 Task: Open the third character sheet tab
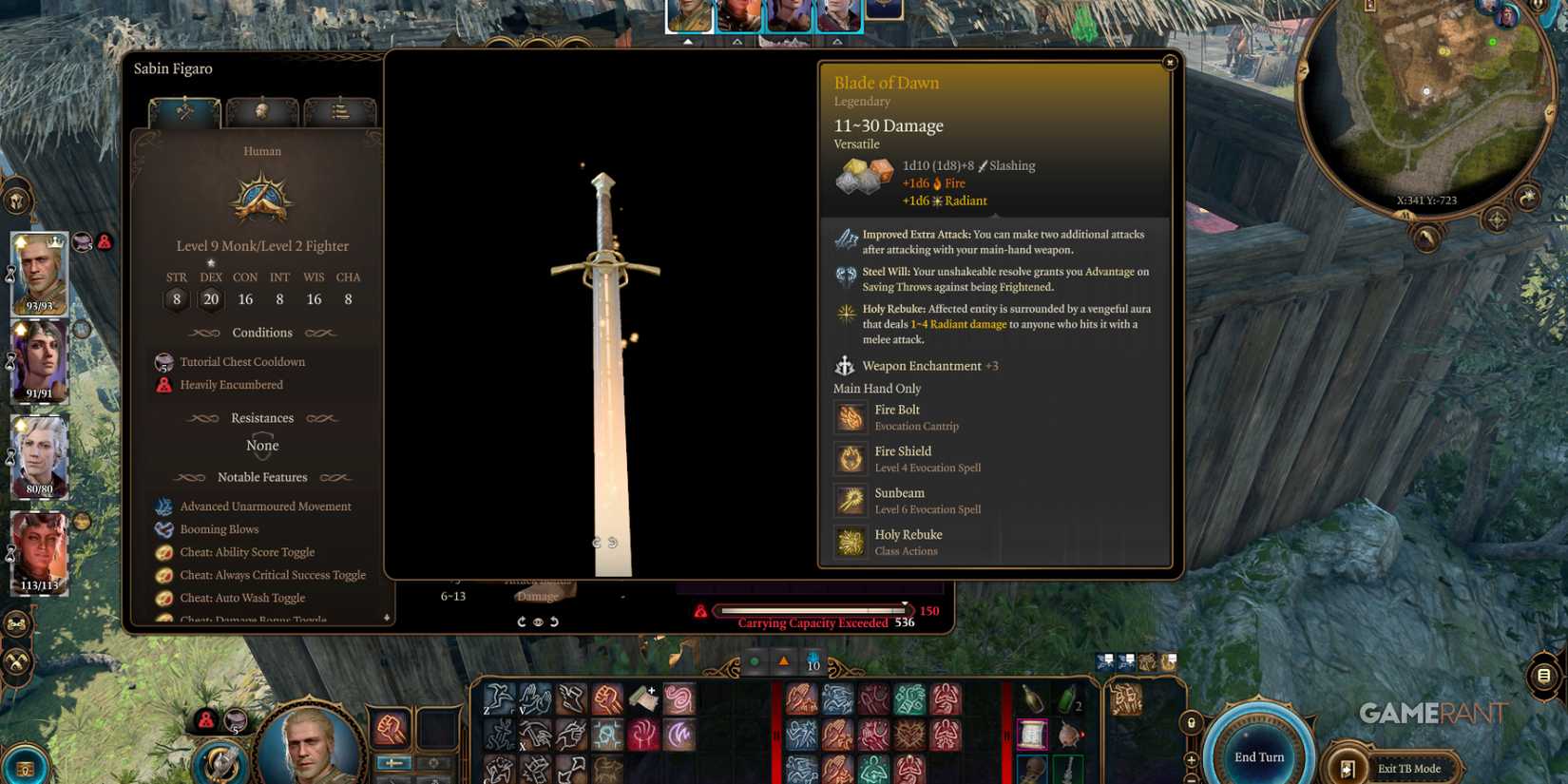(340, 111)
